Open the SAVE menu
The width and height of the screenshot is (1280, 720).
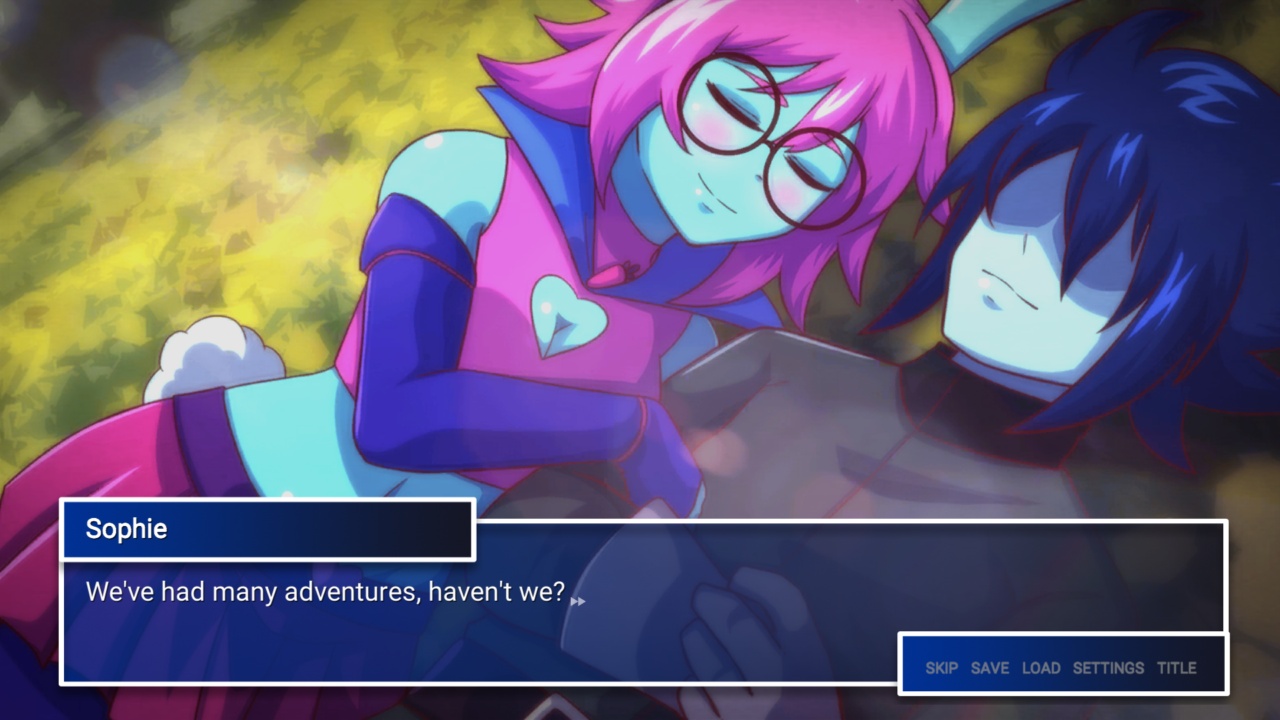point(990,668)
